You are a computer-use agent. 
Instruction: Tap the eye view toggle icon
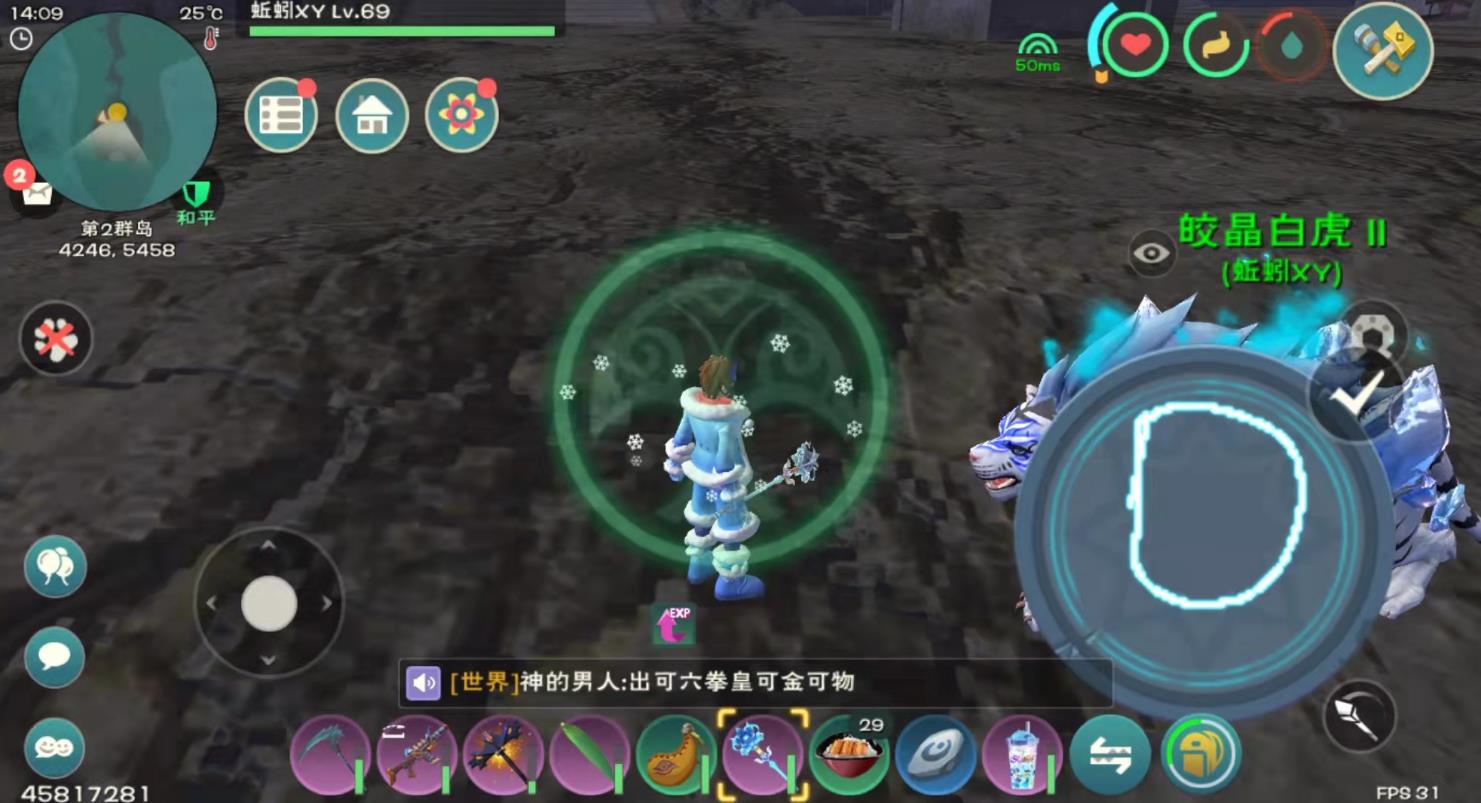point(1151,253)
